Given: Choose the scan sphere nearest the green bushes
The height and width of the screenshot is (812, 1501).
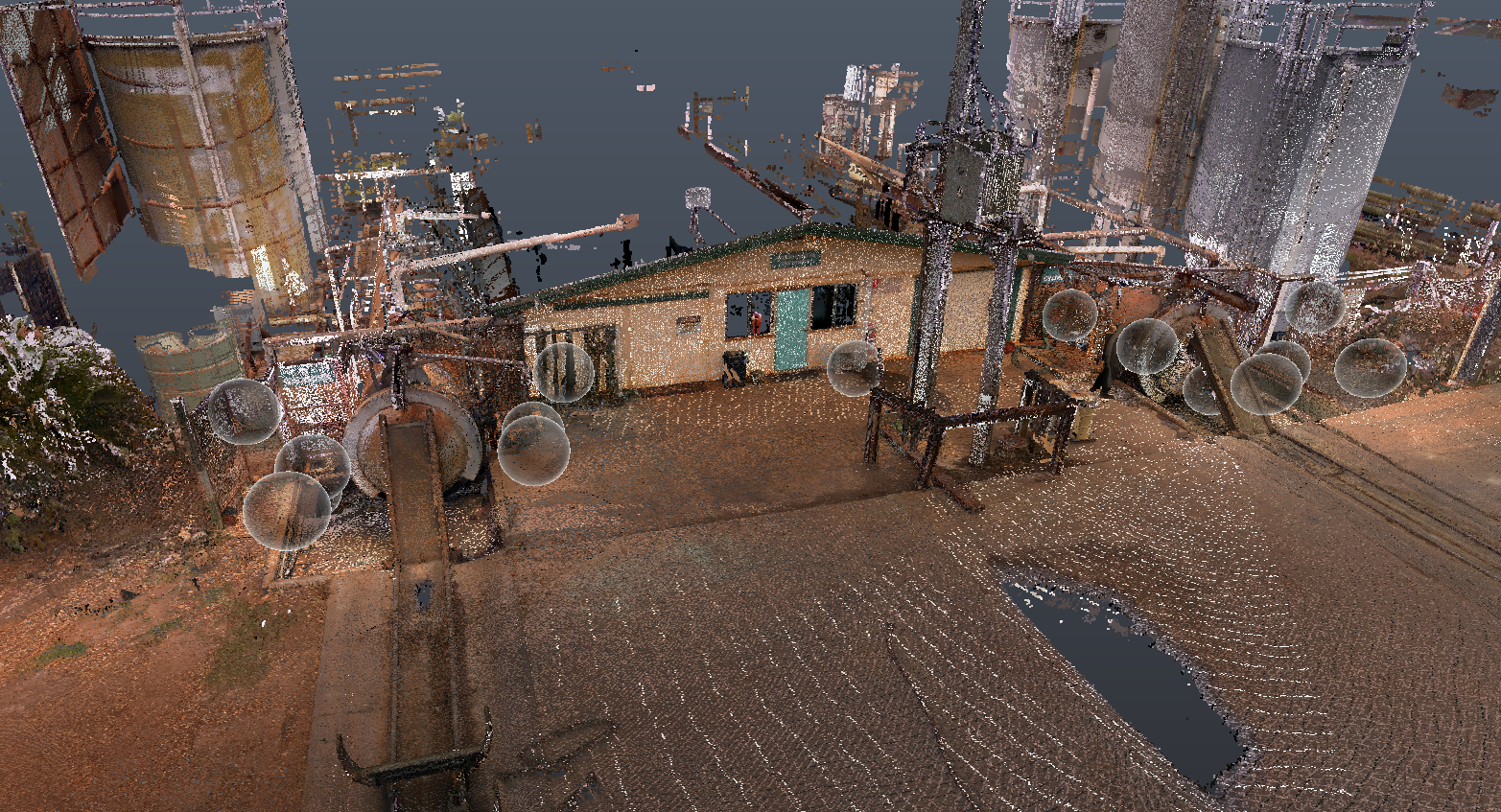Looking at the screenshot, I should 244,411.
